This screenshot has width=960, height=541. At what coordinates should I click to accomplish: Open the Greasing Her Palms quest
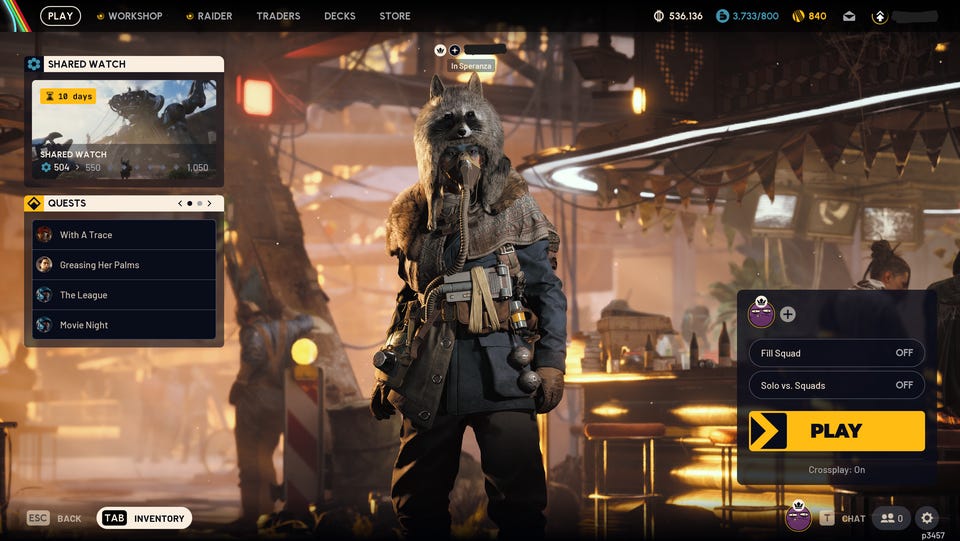124,265
